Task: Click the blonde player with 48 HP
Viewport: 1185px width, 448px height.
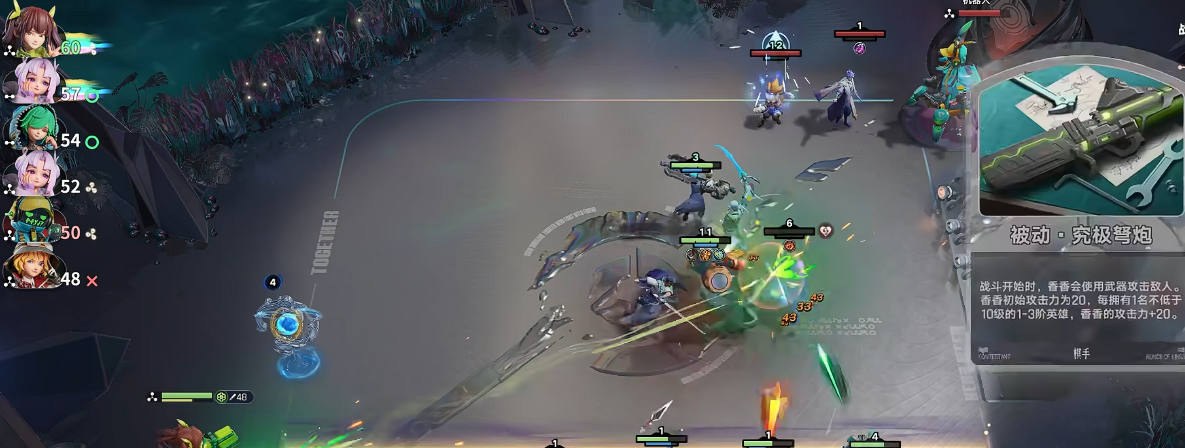Action: pyautogui.click(x=26, y=268)
